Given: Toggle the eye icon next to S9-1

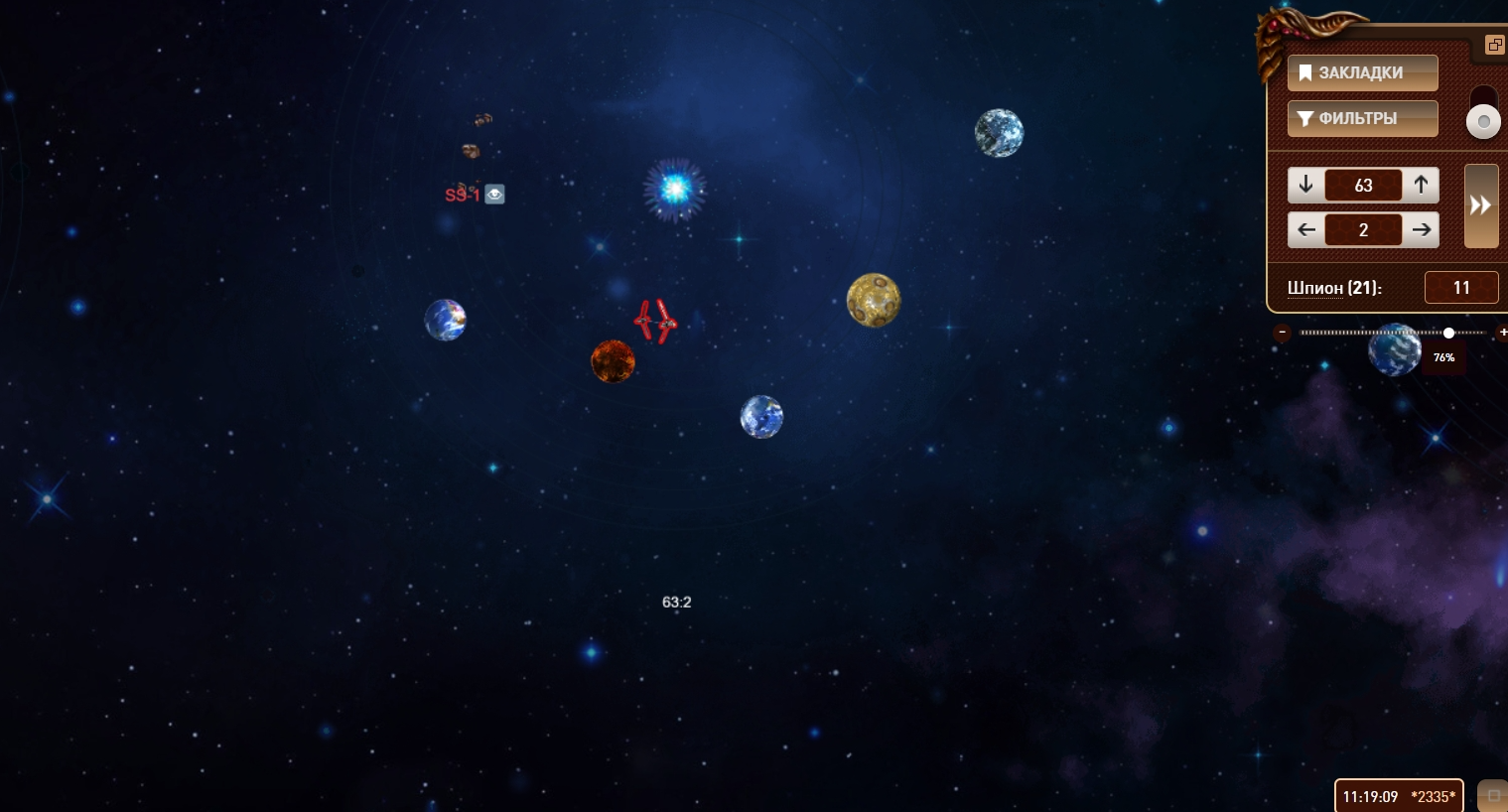Looking at the screenshot, I should point(494,195).
